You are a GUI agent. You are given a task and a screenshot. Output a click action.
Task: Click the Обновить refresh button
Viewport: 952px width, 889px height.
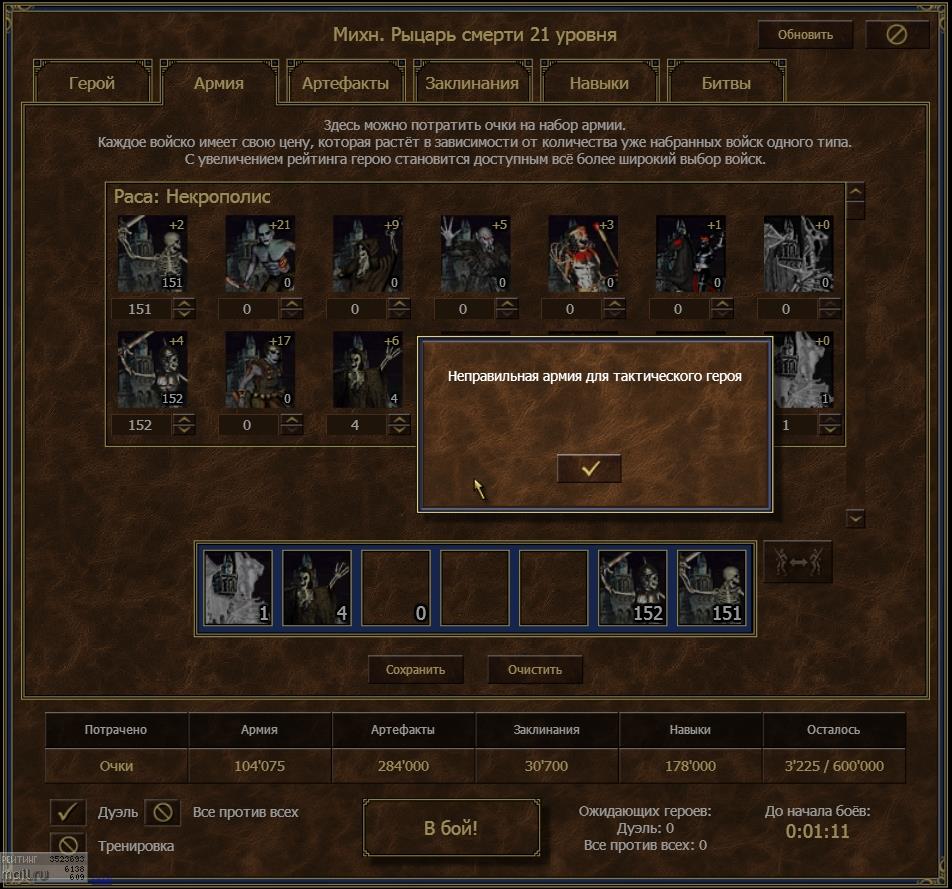coord(805,35)
